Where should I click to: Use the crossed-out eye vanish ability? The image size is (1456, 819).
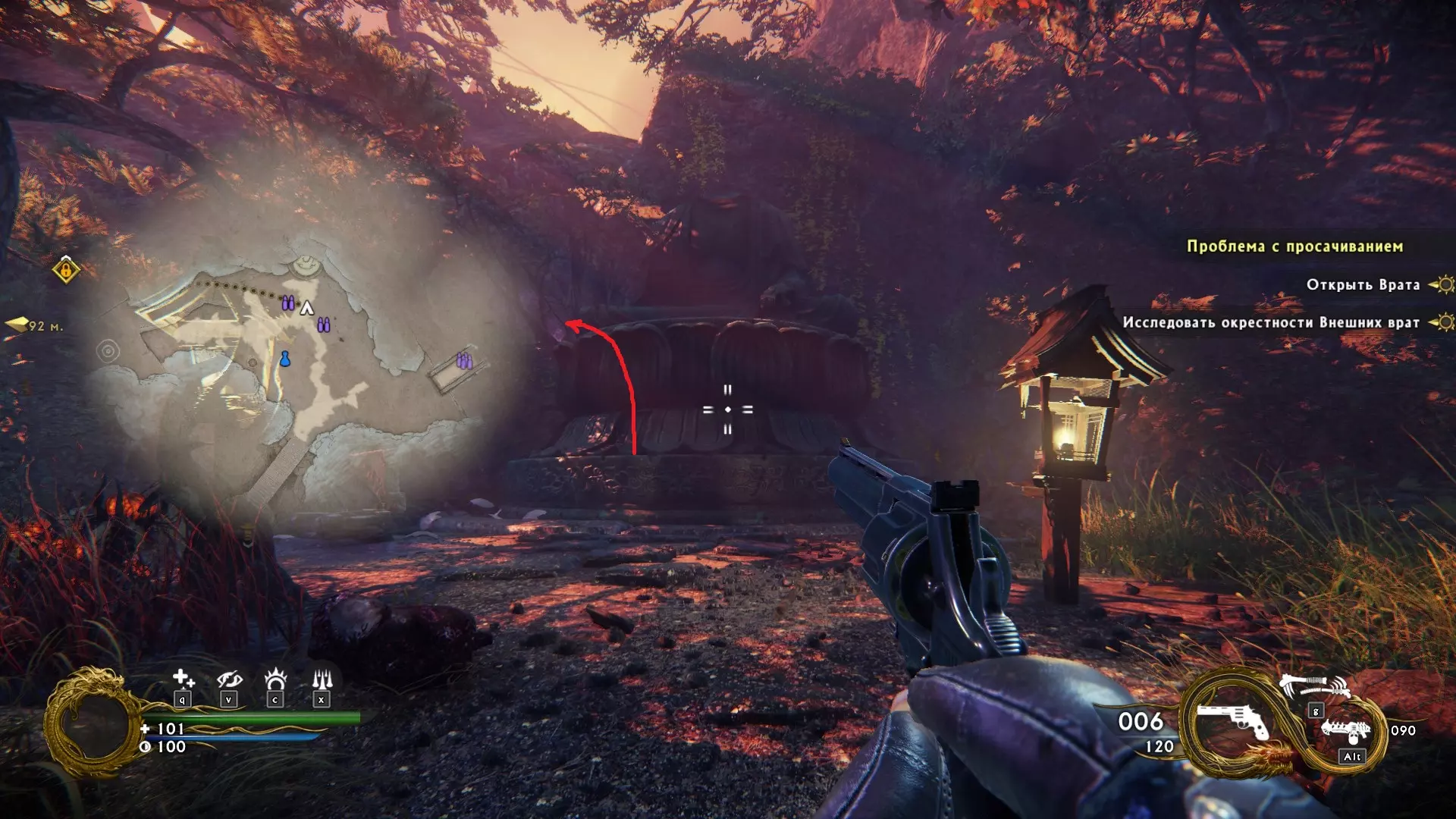(229, 678)
